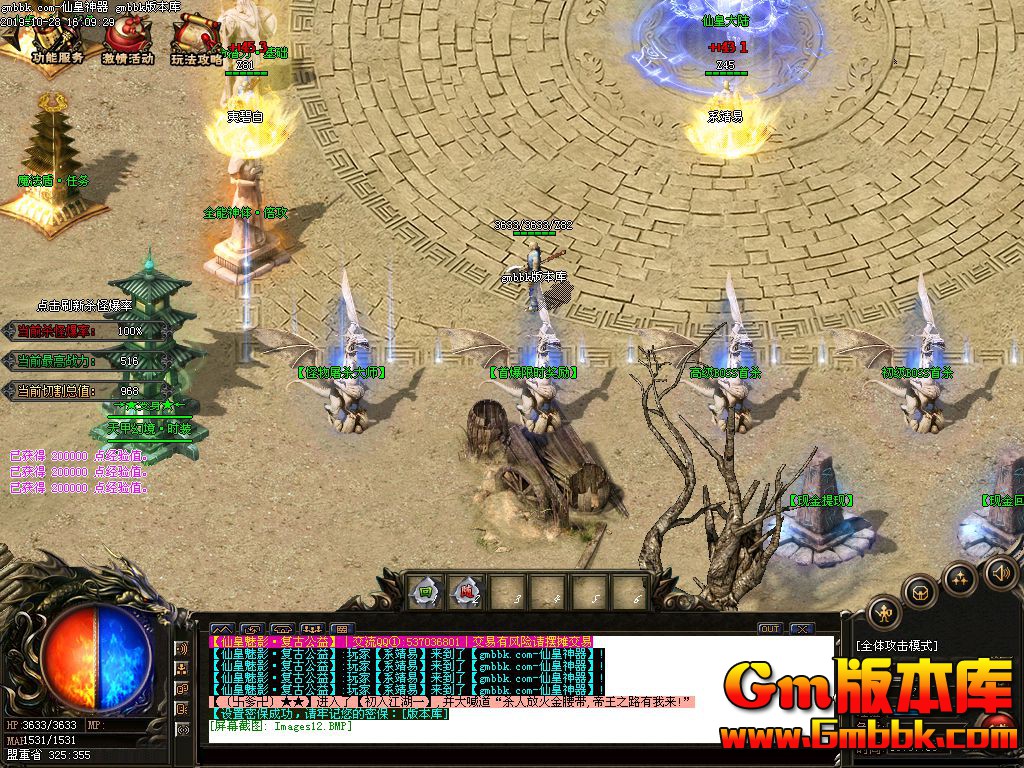
Task: Open the 激情活动 events icon
Action: coord(127,40)
